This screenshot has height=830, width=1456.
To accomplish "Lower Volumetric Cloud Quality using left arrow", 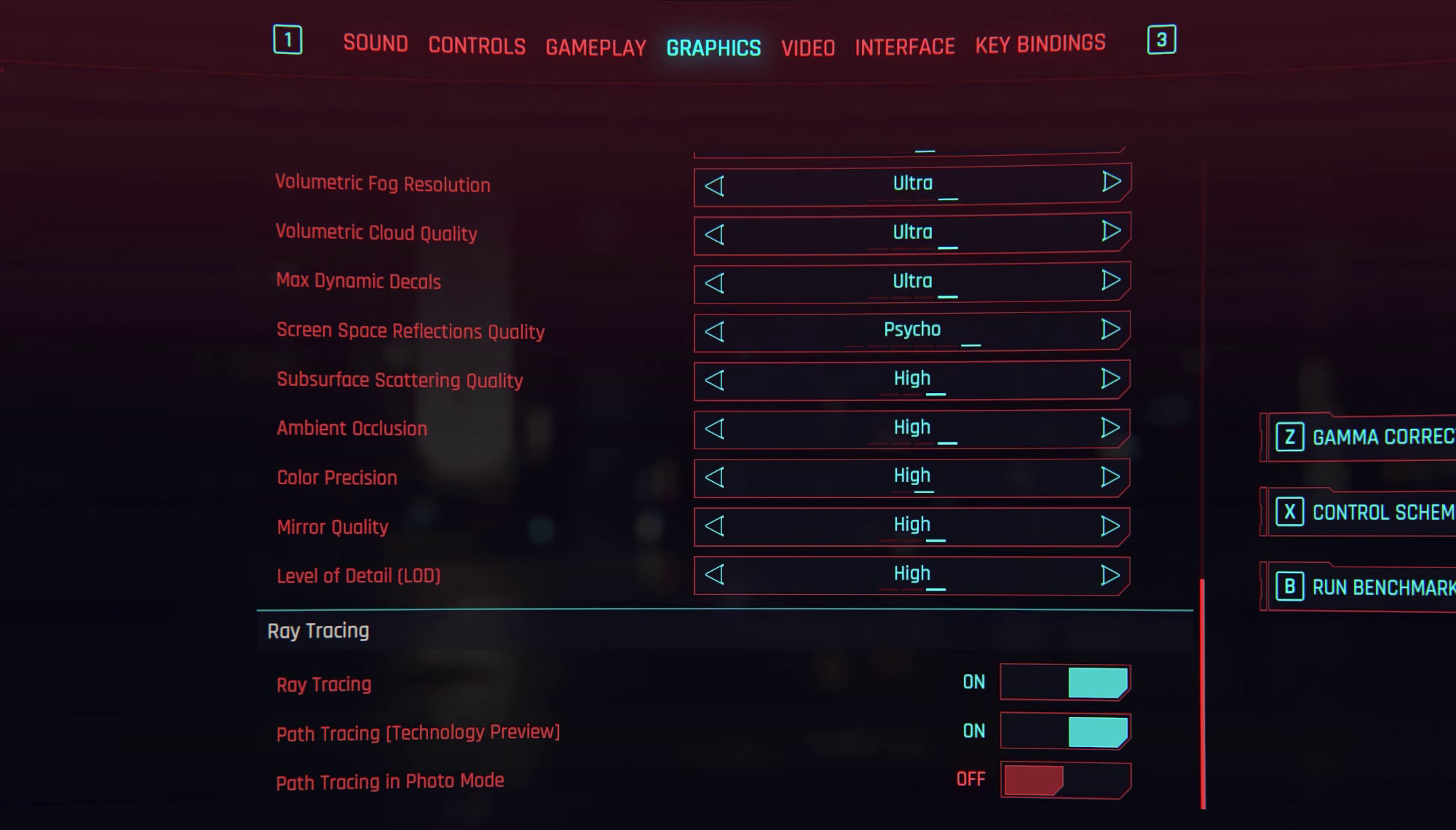I will (714, 232).
